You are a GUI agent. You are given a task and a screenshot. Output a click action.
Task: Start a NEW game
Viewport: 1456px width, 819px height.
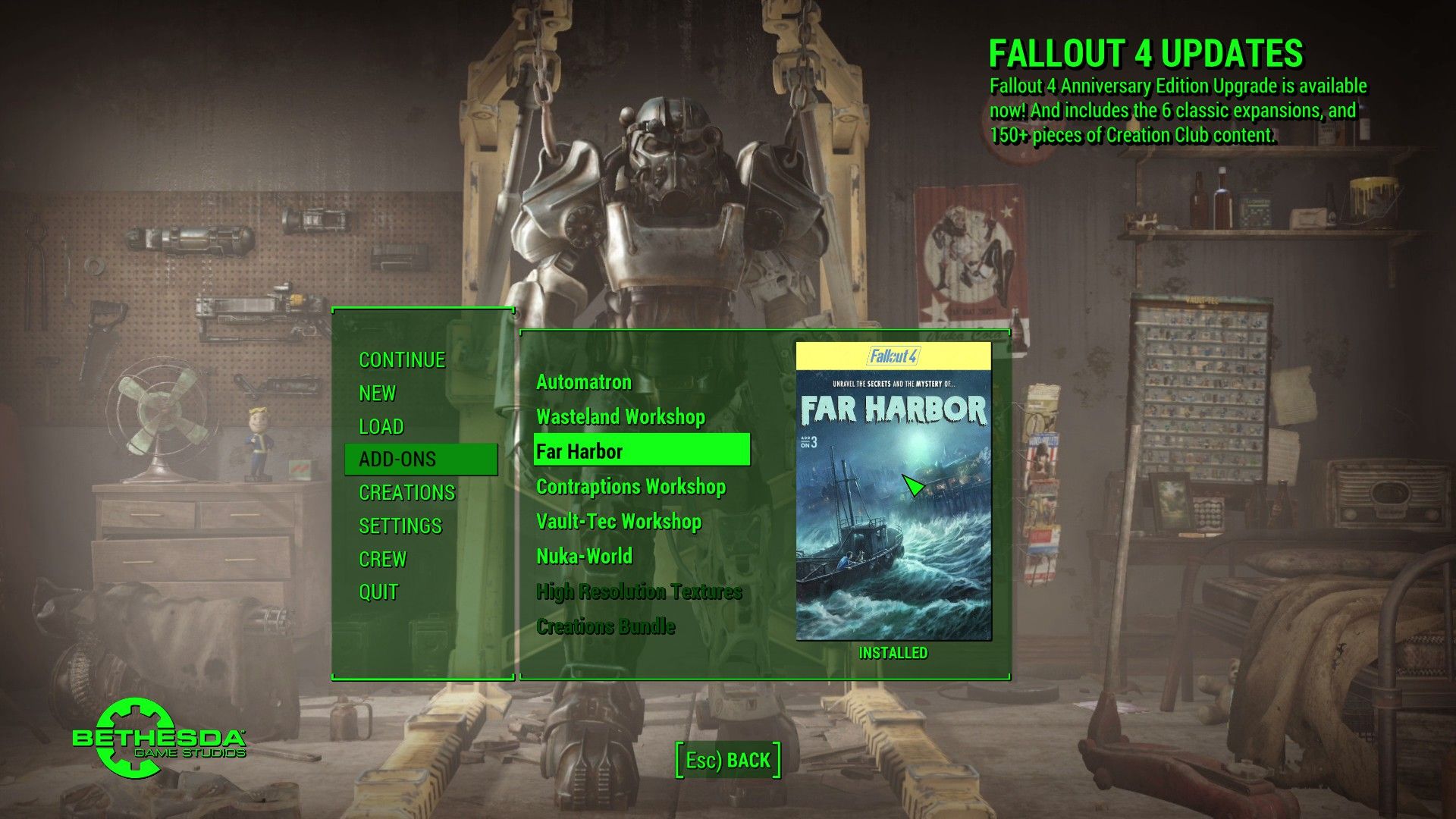(x=378, y=394)
